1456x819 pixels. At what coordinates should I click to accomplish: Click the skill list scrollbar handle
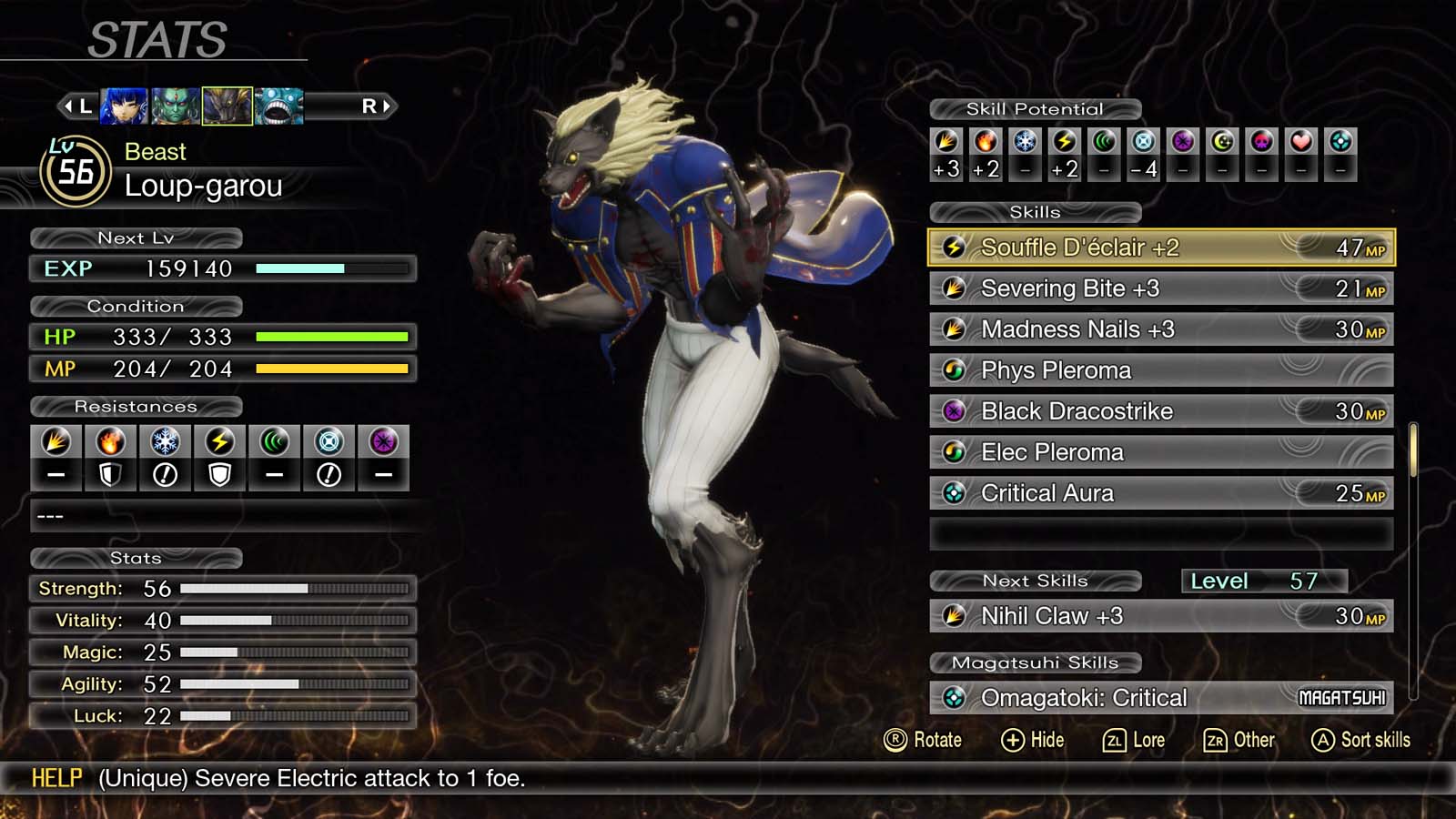(x=1413, y=450)
